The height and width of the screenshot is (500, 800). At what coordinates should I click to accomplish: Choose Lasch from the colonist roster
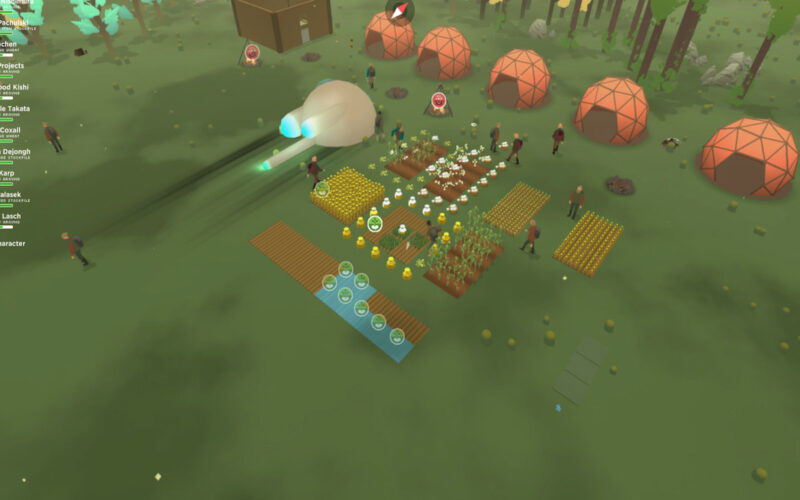tap(11, 216)
